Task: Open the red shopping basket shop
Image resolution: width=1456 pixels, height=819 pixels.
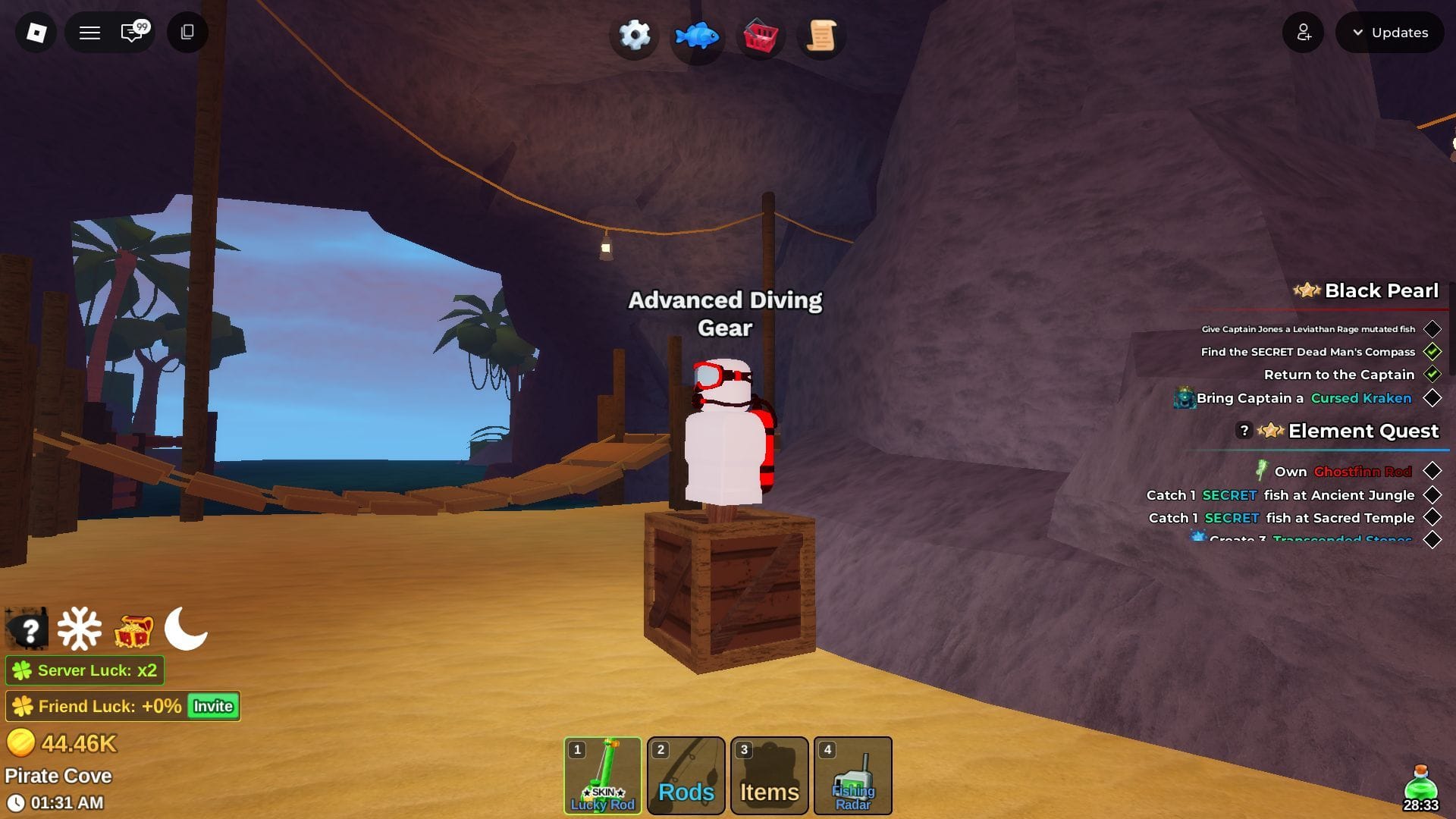Action: [759, 36]
